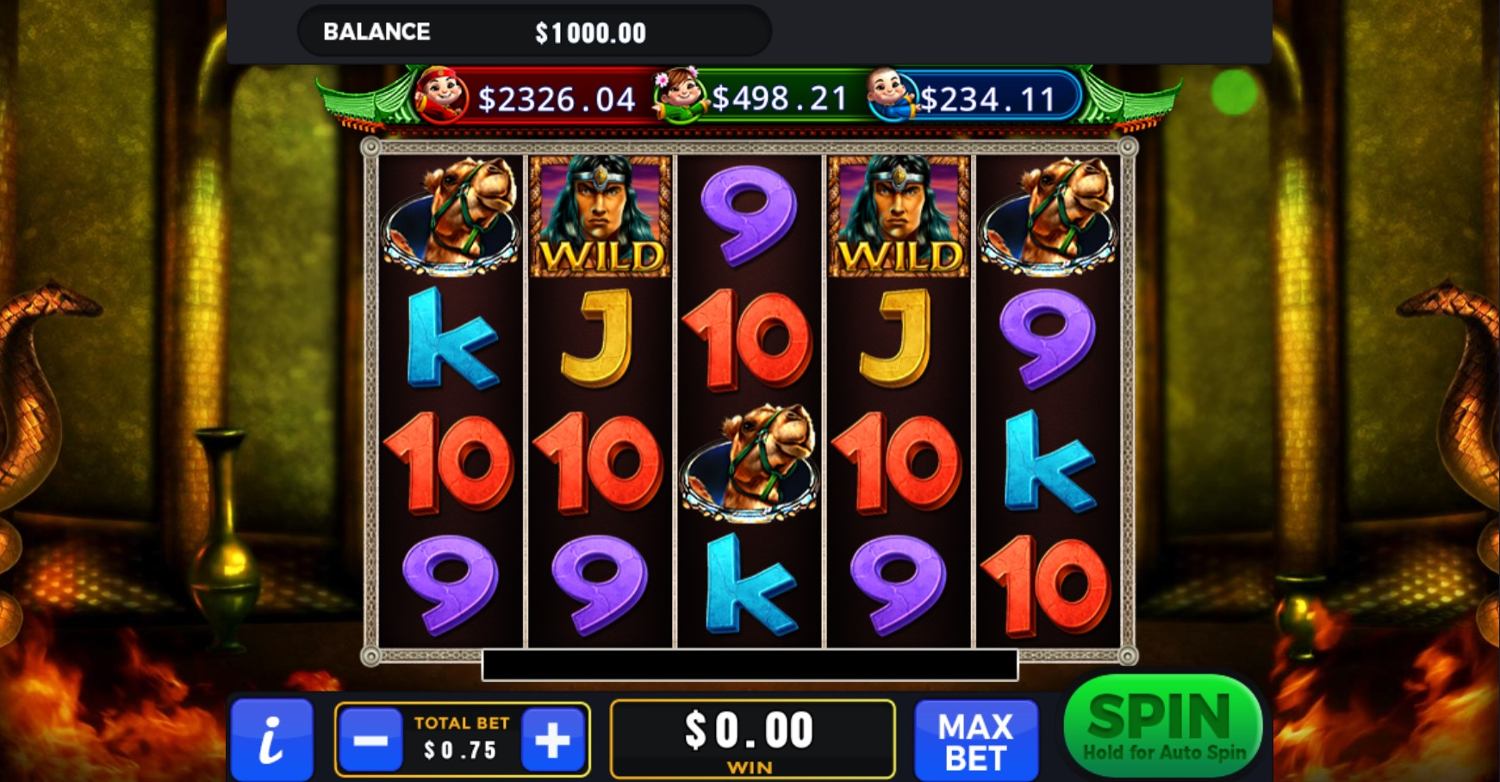Decrease total bet with the minus button
Image resolution: width=1500 pixels, height=782 pixels.
[370, 741]
